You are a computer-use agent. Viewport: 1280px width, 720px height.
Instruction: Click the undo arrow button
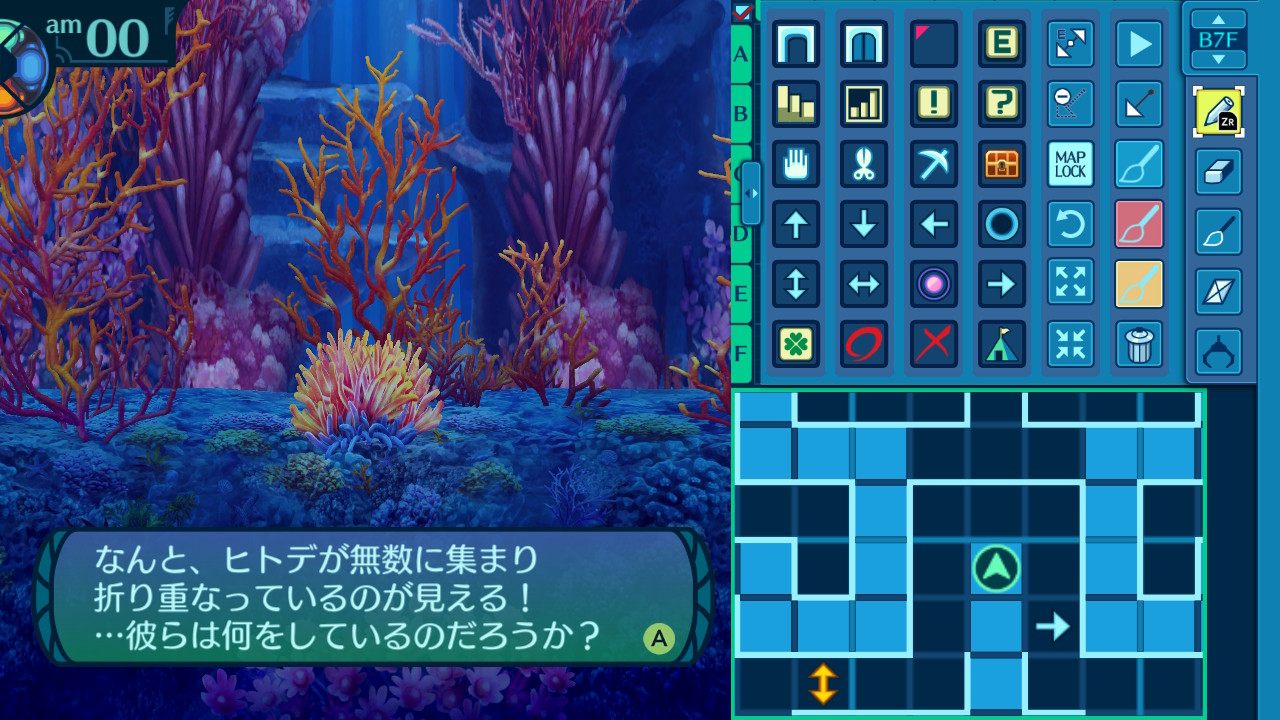1070,224
